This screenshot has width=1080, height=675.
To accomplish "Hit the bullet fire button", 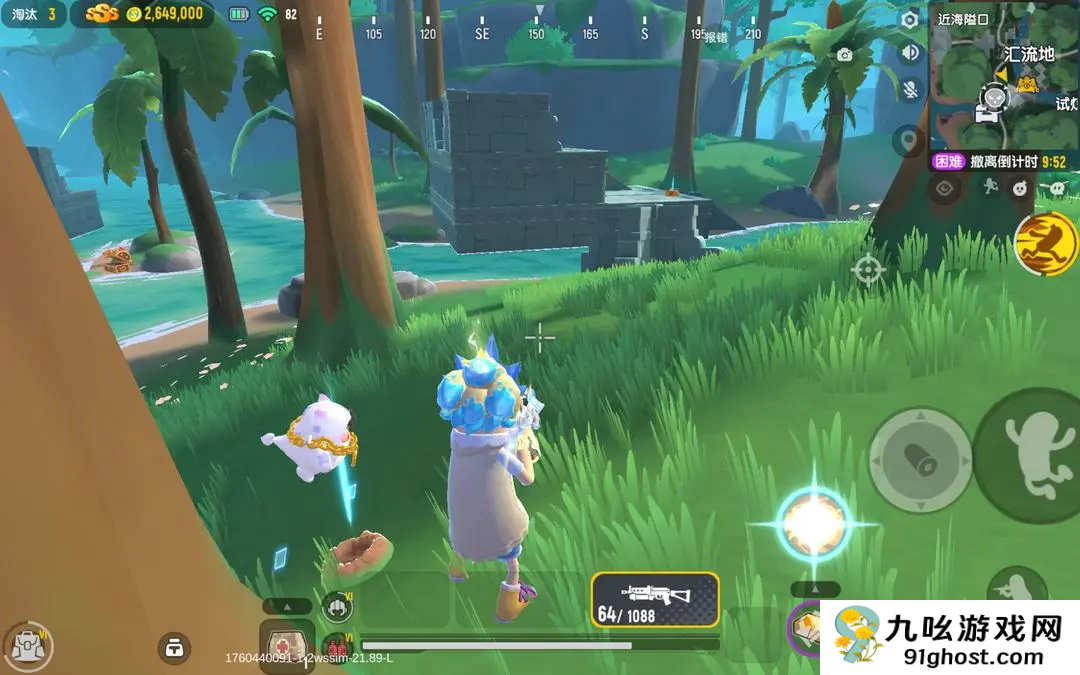I will point(920,460).
